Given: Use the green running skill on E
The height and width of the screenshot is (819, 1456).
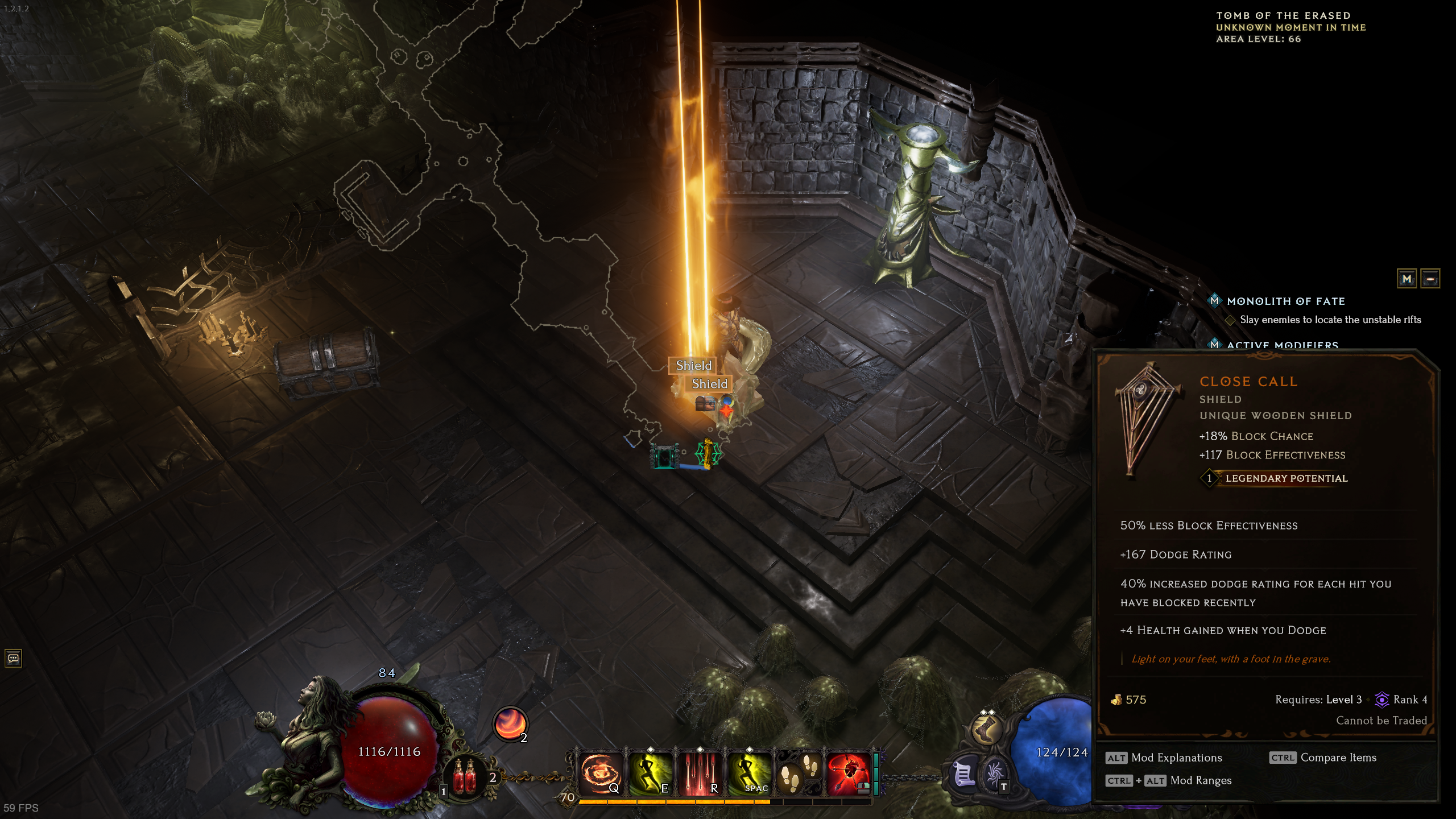Looking at the screenshot, I should tap(650, 773).
